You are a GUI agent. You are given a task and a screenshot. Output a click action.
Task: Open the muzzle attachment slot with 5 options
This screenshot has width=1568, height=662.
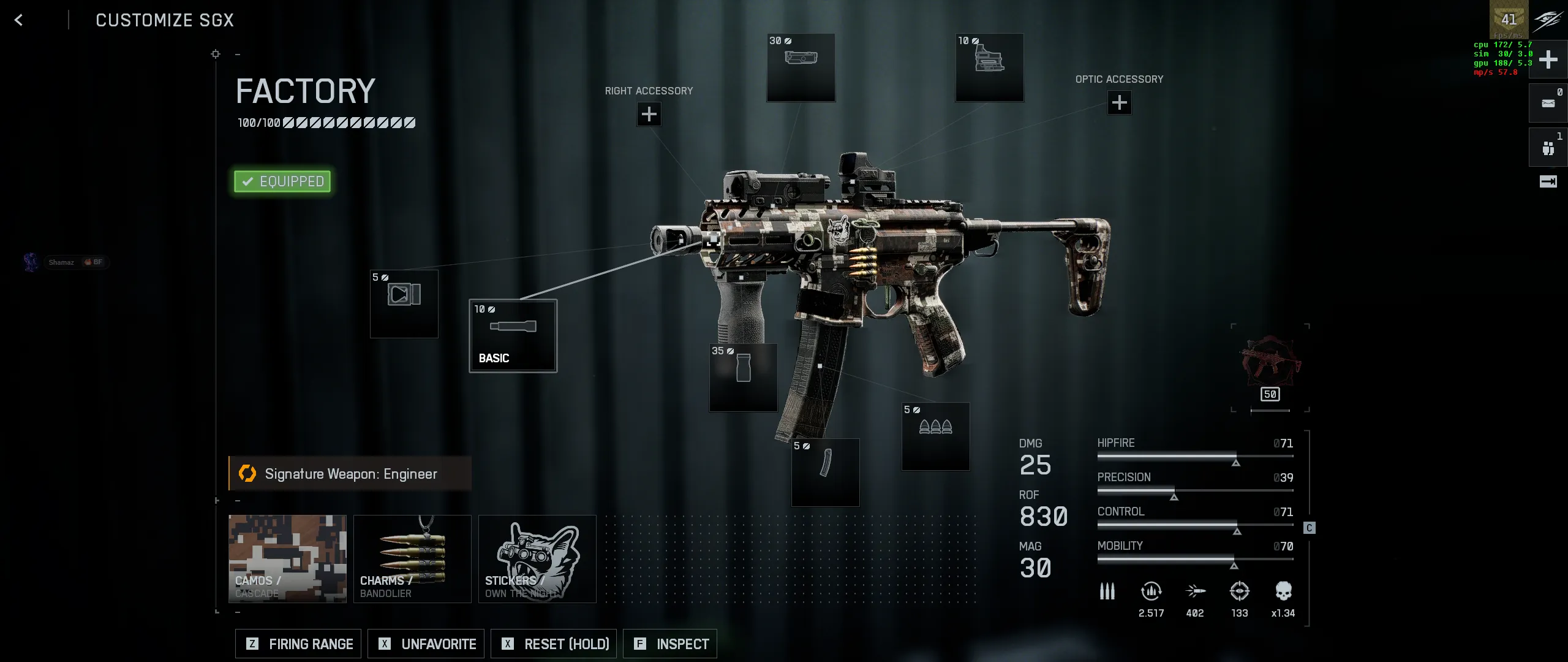pos(404,304)
